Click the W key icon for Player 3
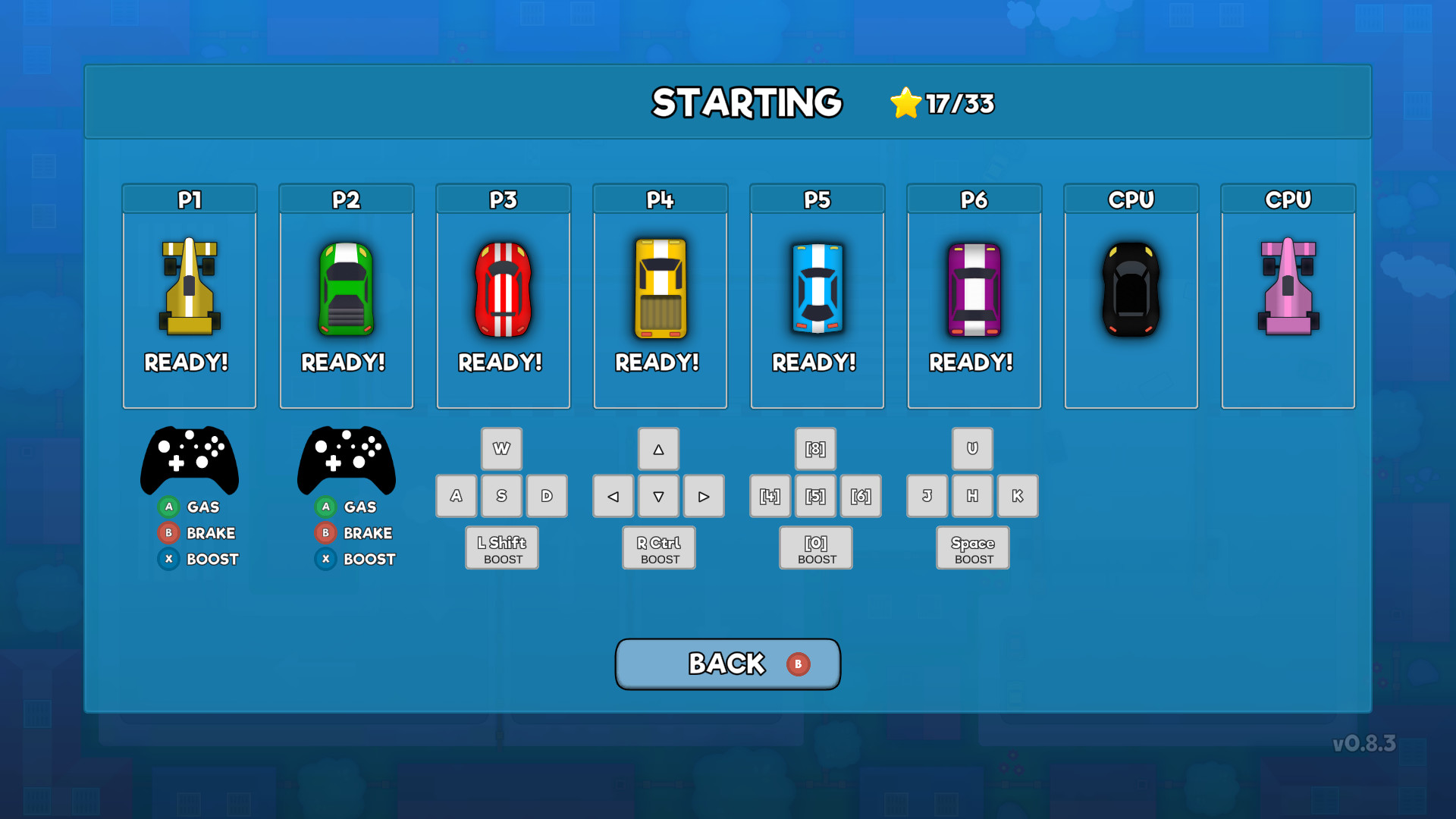Image resolution: width=1456 pixels, height=819 pixels. pyautogui.click(x=501, y=448)
